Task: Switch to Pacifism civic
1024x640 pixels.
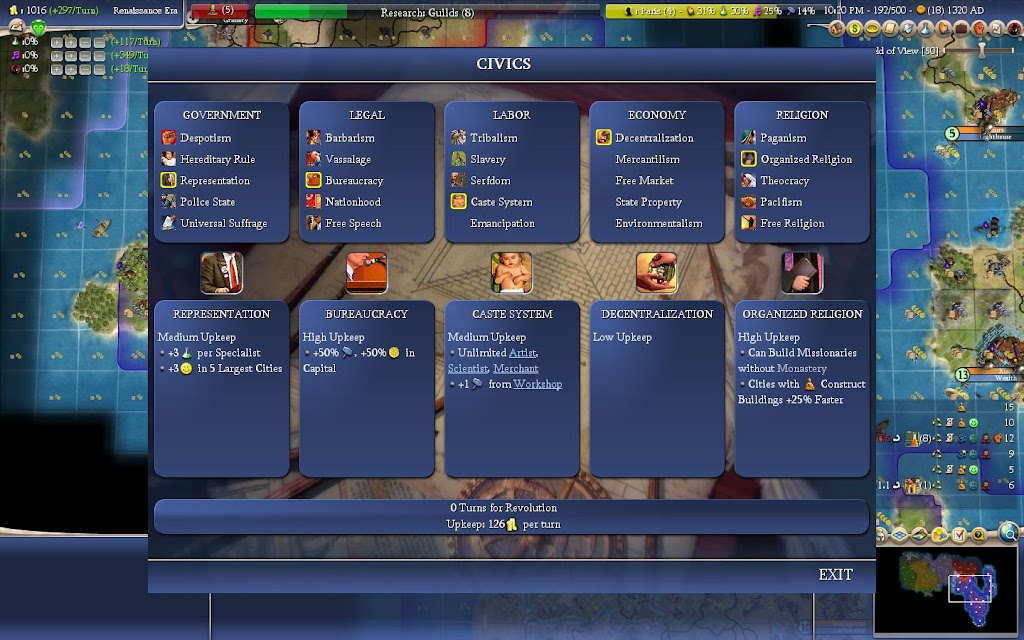Action: [781, 202]
